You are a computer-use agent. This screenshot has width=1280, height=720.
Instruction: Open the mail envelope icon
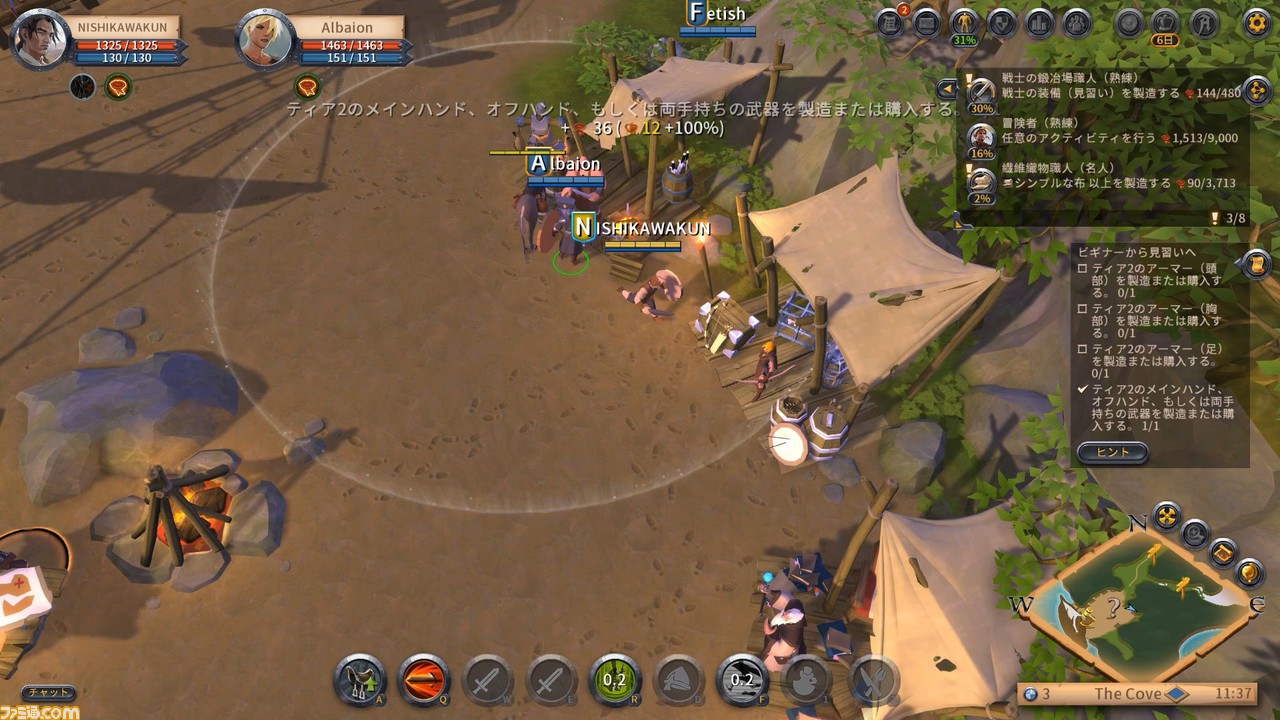tap(927, 22)
